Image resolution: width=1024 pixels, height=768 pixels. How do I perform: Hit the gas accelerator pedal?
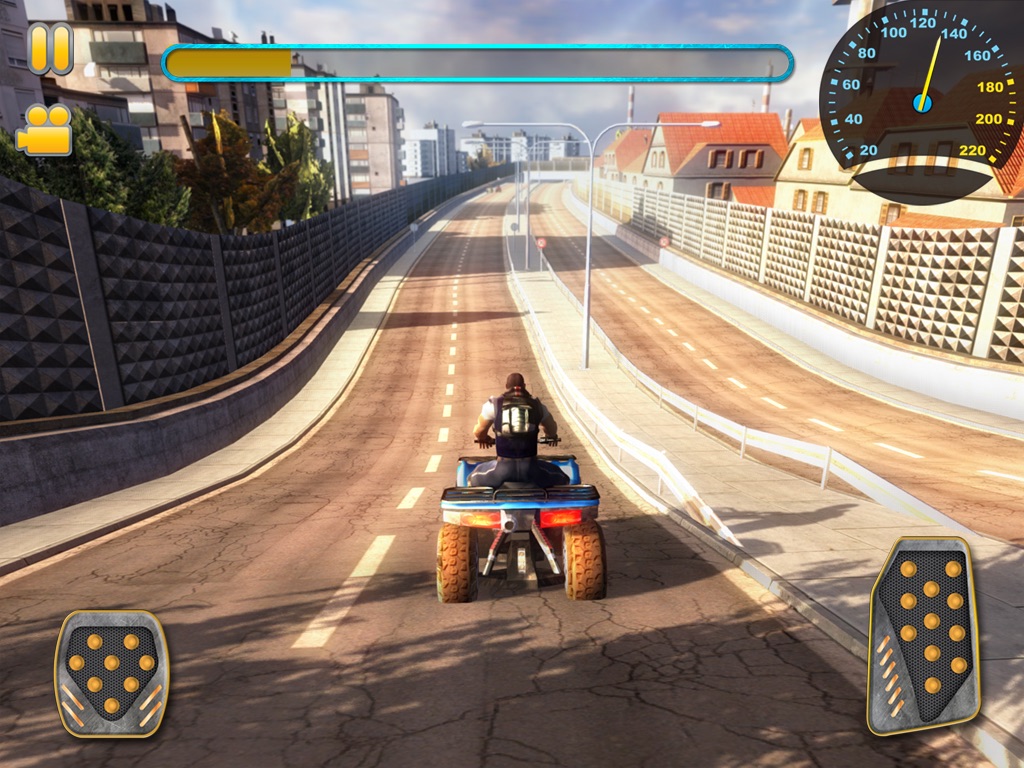(924, 635)
